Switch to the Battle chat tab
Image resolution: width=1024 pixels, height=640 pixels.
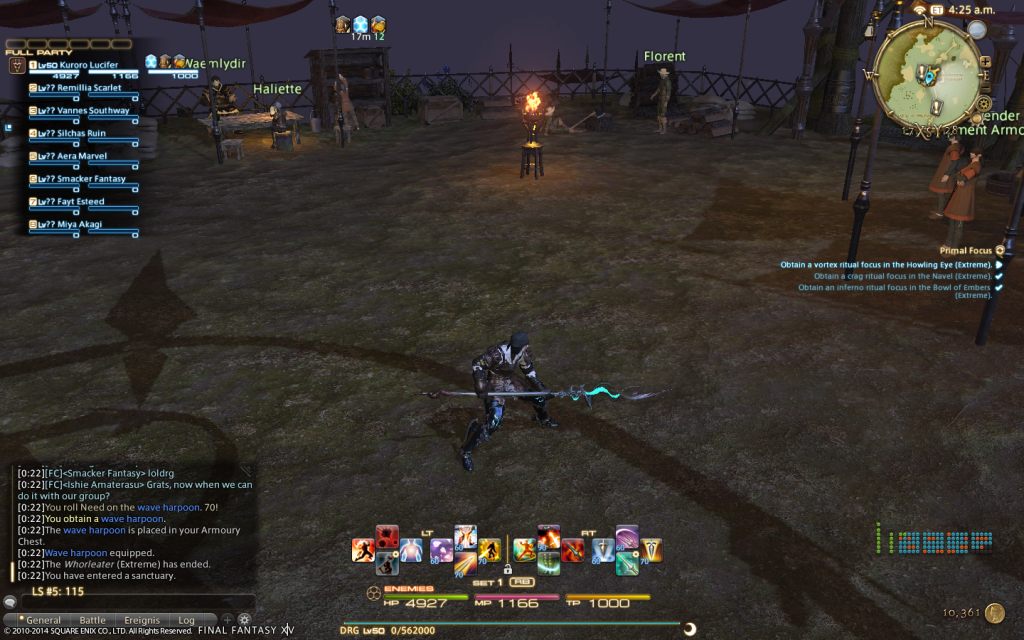(92, 620)
